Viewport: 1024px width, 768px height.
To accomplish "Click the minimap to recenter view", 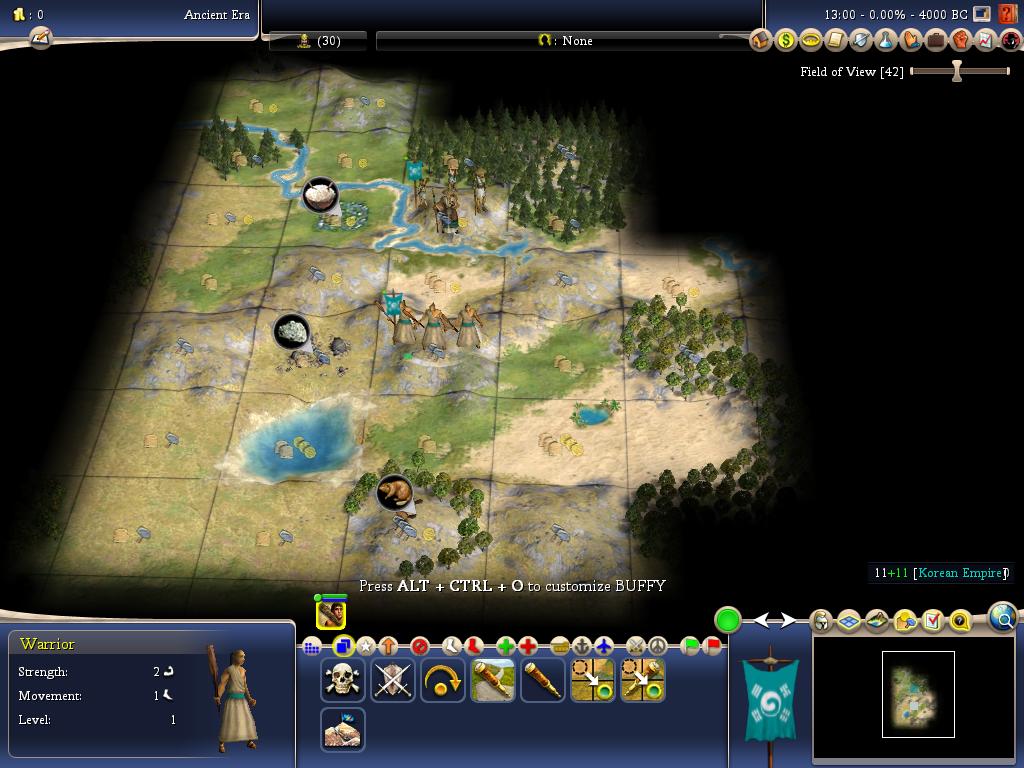I will click(918, 694).
